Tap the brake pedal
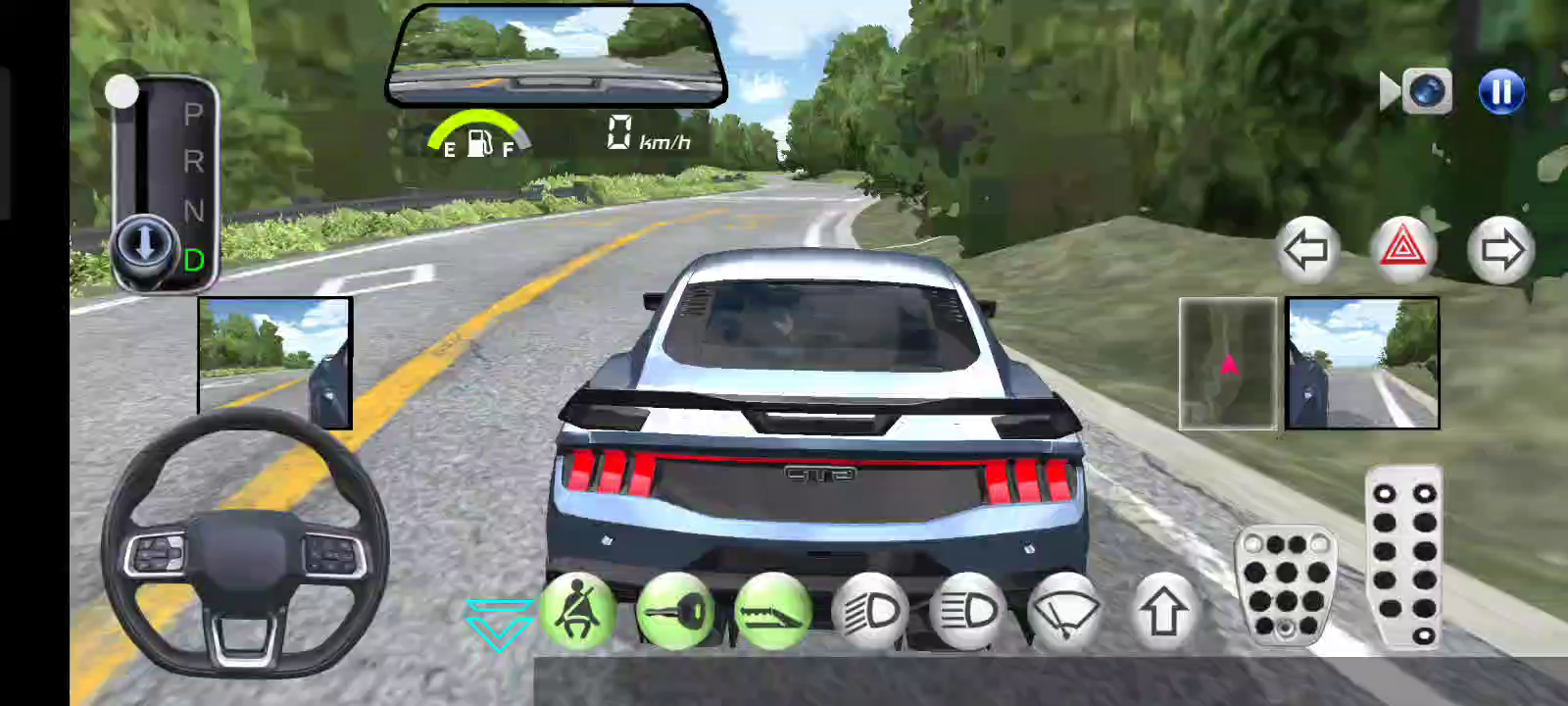The width and height of the screenshot is (1568, 706). coord(1286,583)
